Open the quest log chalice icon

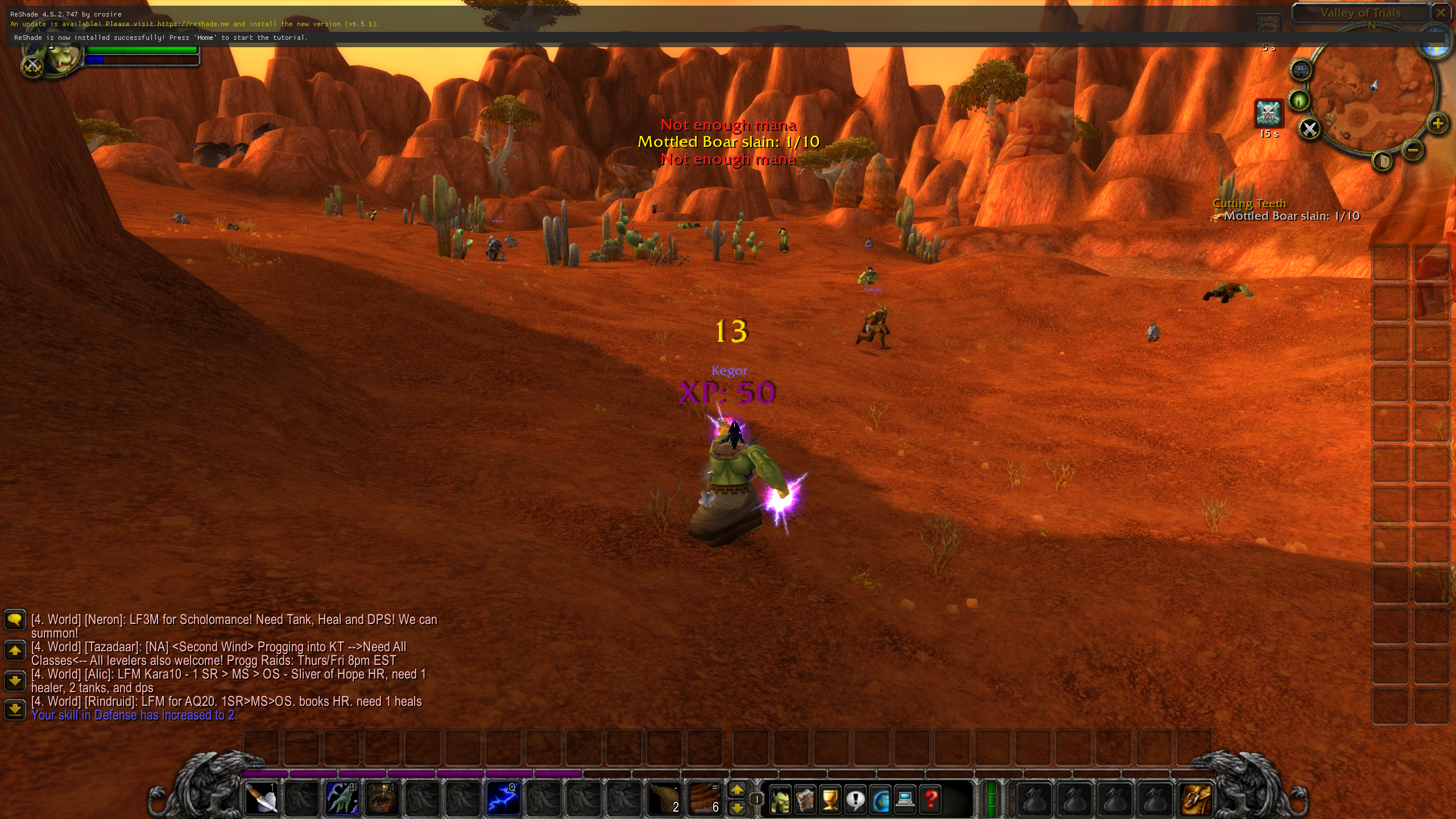830,800
